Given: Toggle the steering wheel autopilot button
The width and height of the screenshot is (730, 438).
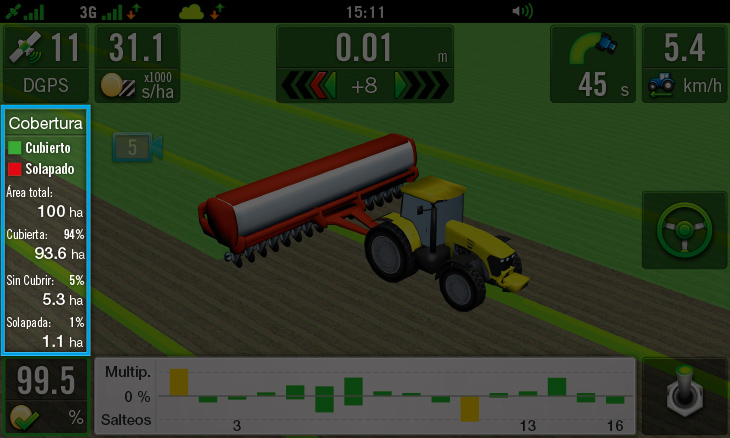Looking at the screenshot, I should (684, 234).
